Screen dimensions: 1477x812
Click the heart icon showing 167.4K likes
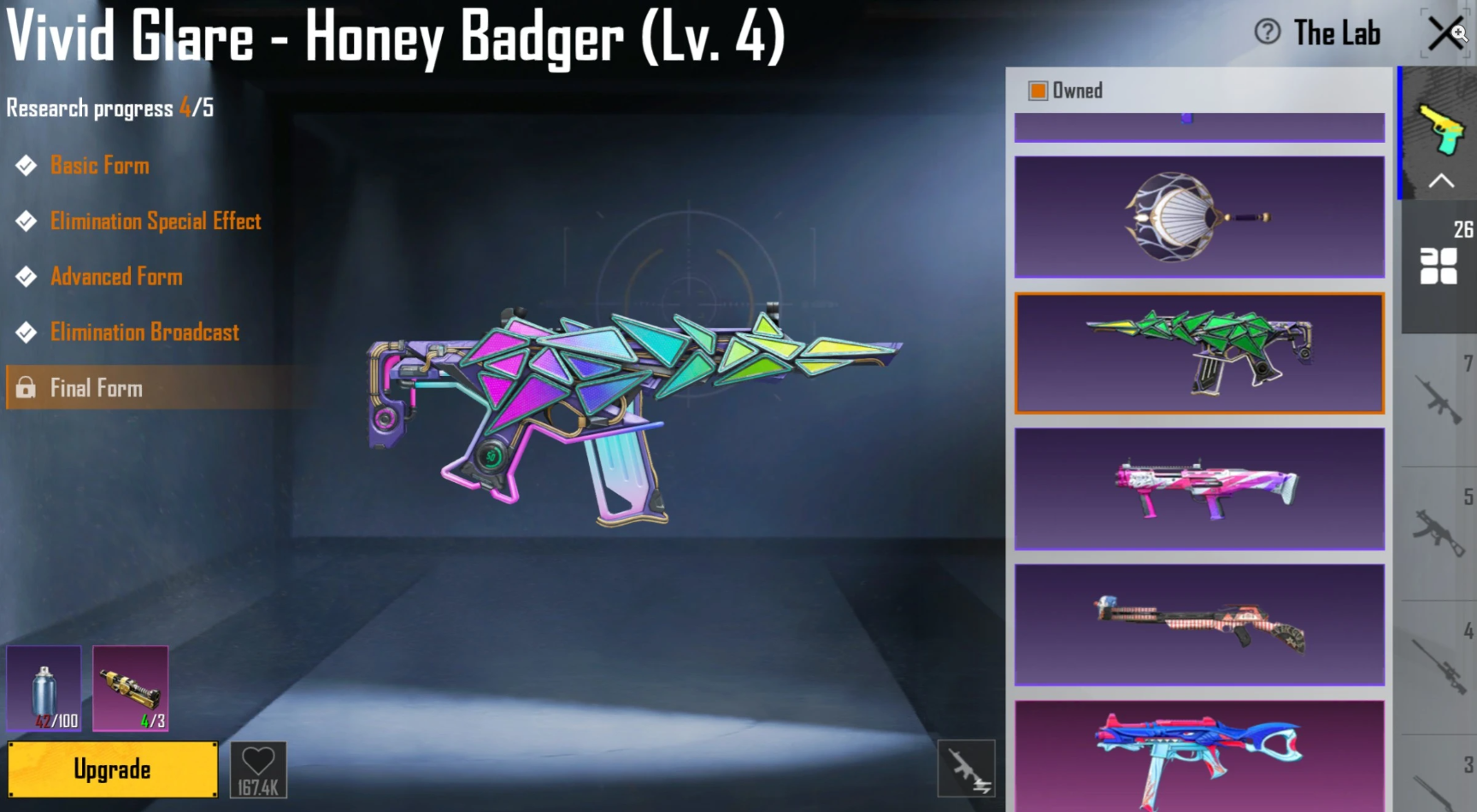click(259, 768)
